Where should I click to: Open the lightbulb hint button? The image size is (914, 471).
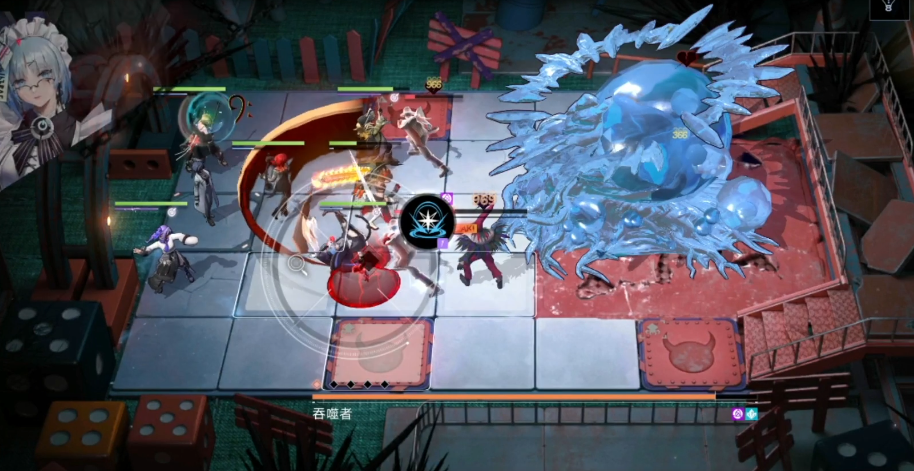point(887,7)
